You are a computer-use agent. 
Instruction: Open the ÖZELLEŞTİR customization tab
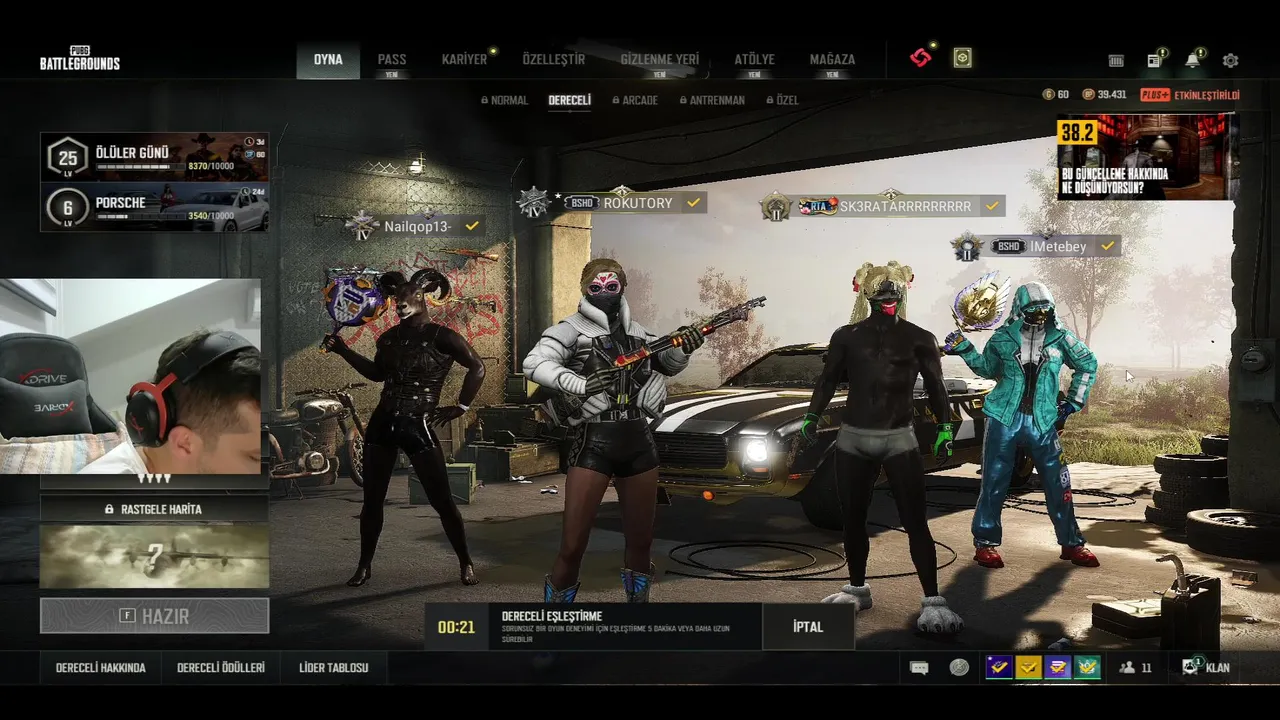click(553, 60)
